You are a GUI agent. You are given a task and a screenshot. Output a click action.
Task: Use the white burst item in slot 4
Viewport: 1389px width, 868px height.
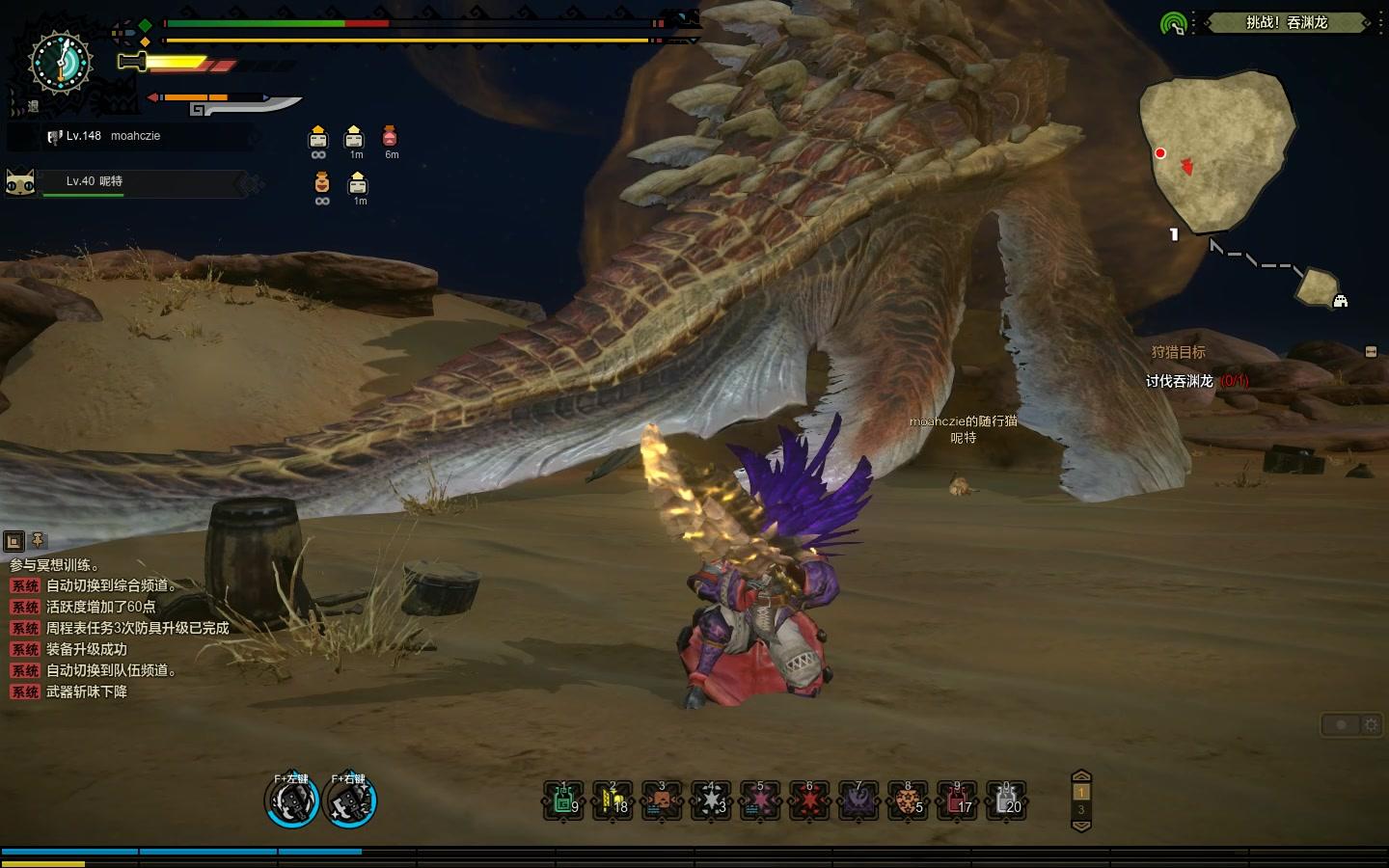click(x=712, y=801)
